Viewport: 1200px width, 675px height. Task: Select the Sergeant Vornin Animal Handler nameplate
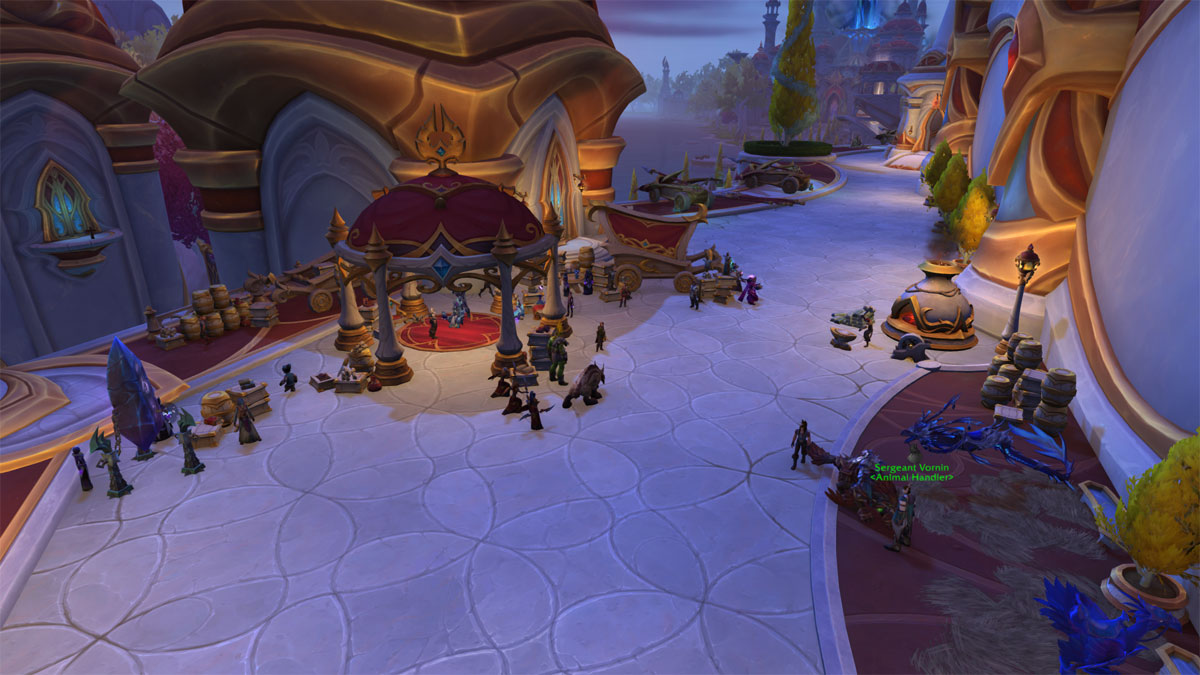911,472
